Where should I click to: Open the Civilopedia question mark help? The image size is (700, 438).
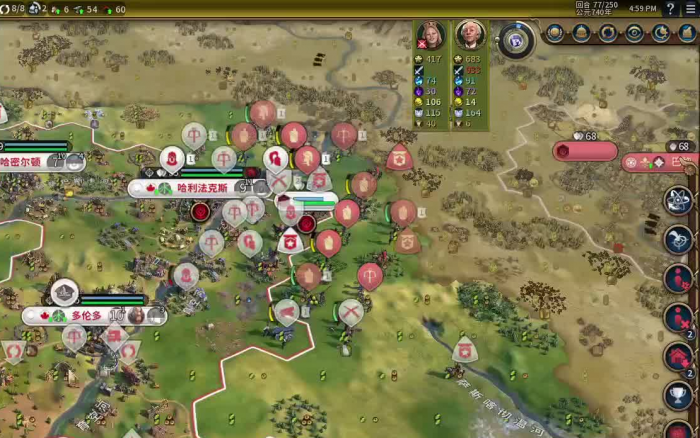[x=670, y=8]
